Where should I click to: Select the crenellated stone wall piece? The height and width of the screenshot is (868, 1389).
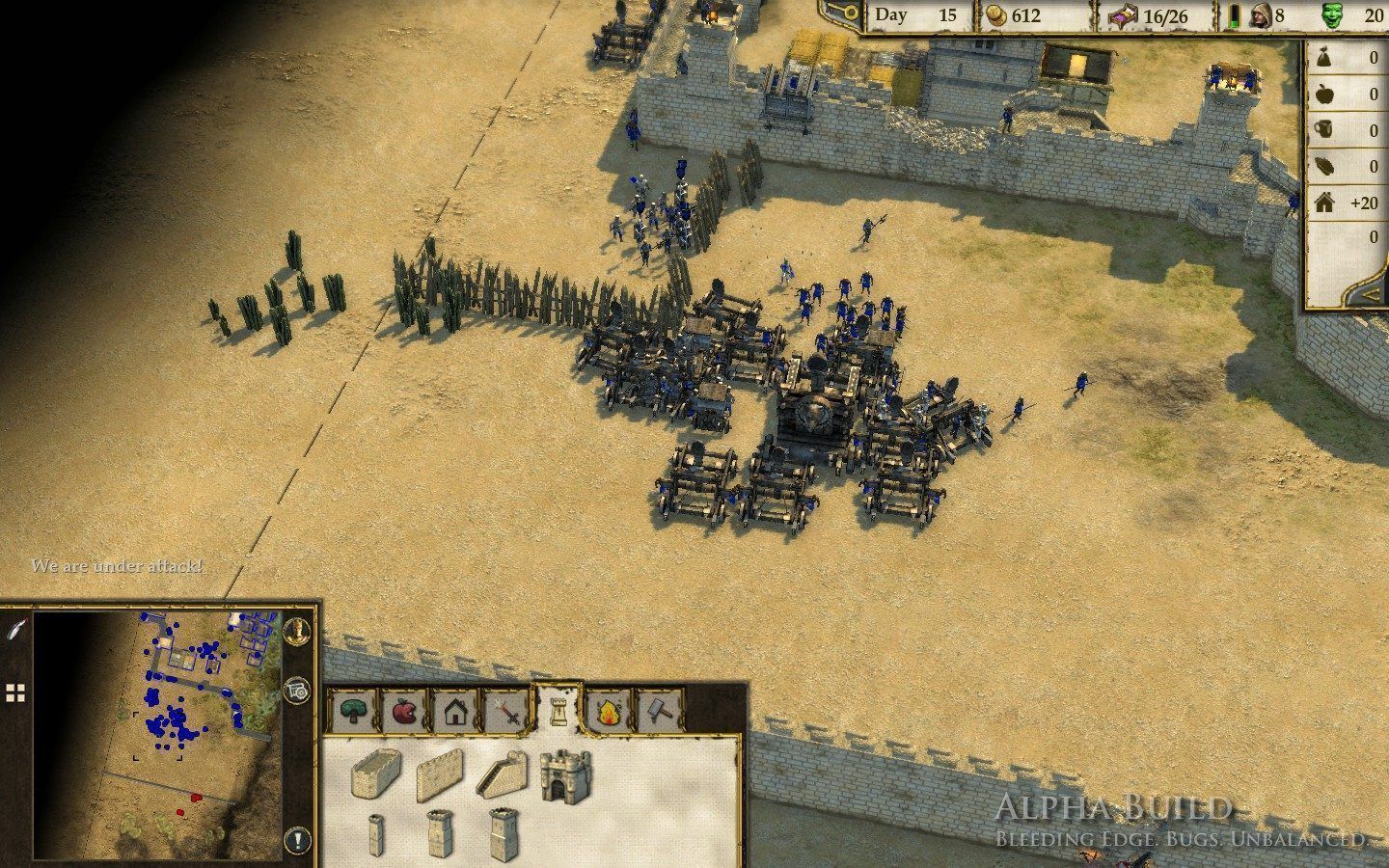441,776
